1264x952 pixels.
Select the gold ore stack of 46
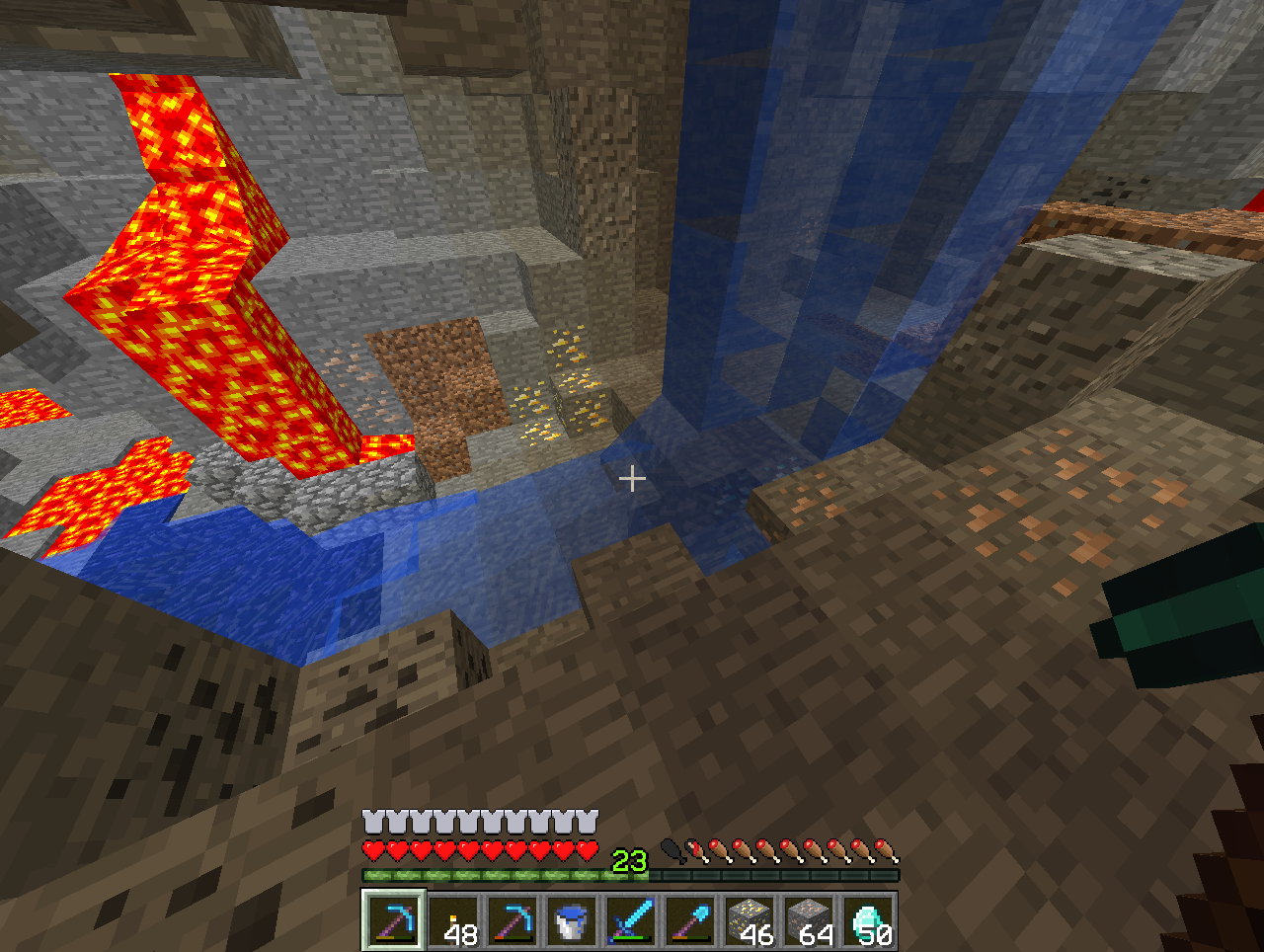[750, 920]
